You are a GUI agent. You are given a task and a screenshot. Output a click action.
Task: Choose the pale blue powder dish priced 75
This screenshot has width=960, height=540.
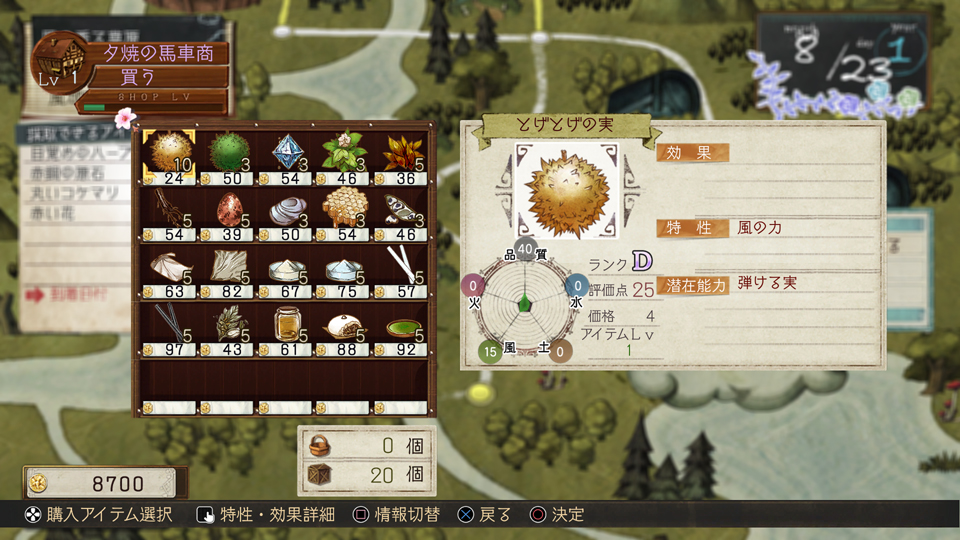tap(342, 268)
